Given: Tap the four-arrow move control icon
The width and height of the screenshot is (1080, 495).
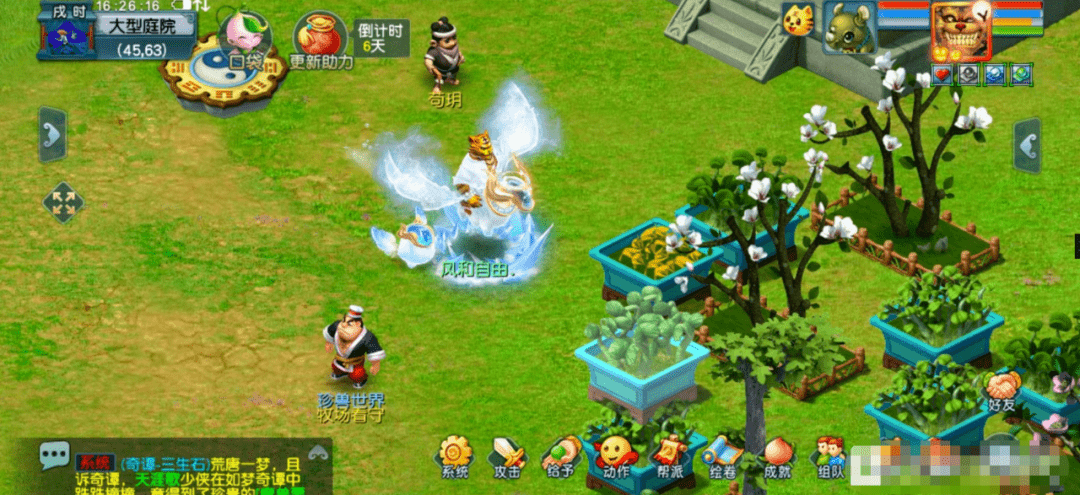Looking at the screenshot, I should pos(64,202).
